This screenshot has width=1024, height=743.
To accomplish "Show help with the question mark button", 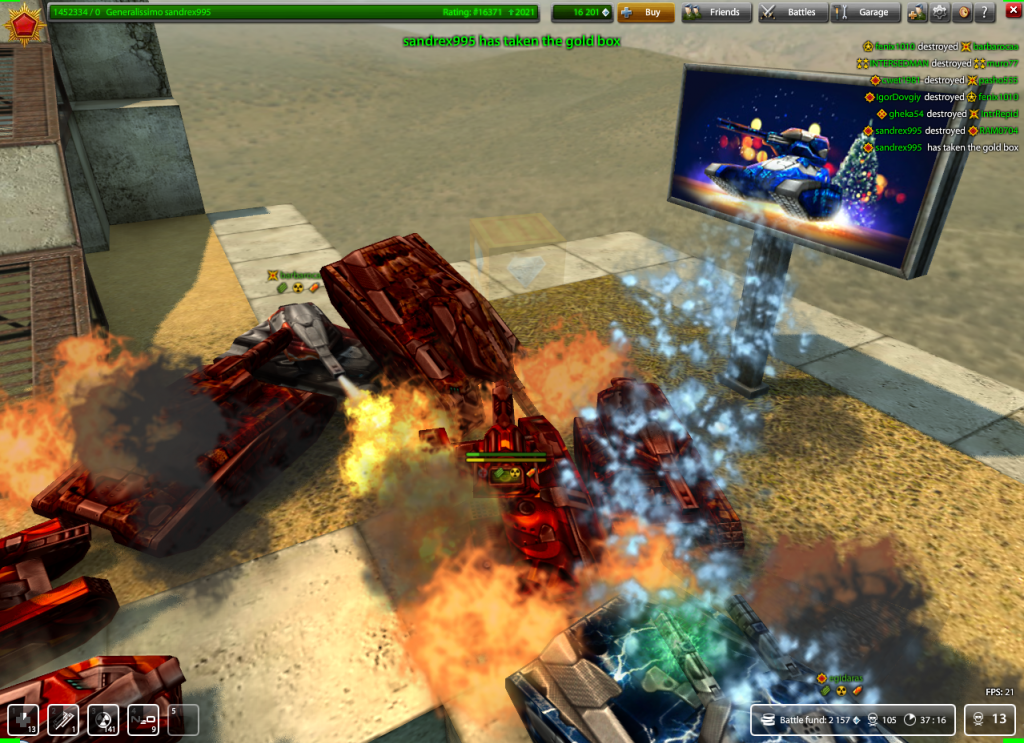I will tap(984, 13).
